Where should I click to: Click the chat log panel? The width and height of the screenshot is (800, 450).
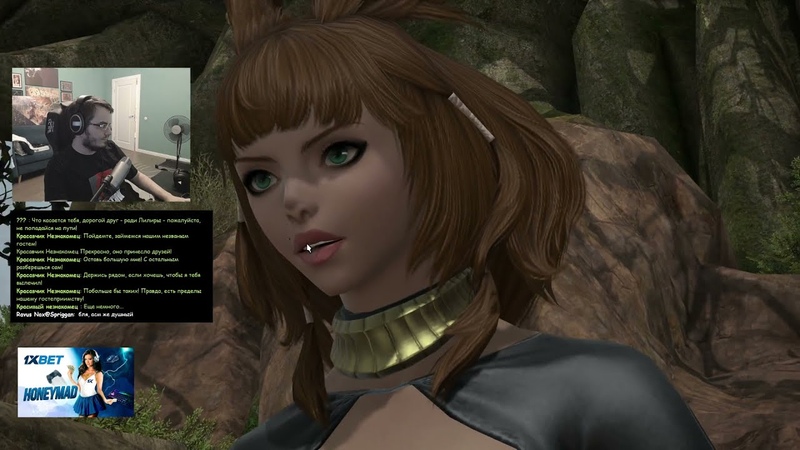coord(111,266)
